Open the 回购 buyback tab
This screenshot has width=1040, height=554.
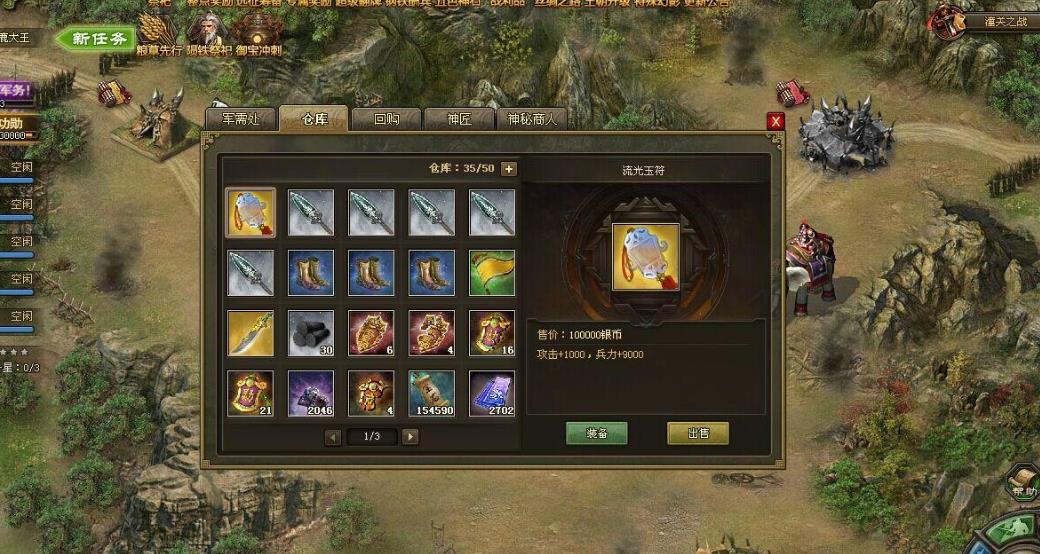pos(385,118)
